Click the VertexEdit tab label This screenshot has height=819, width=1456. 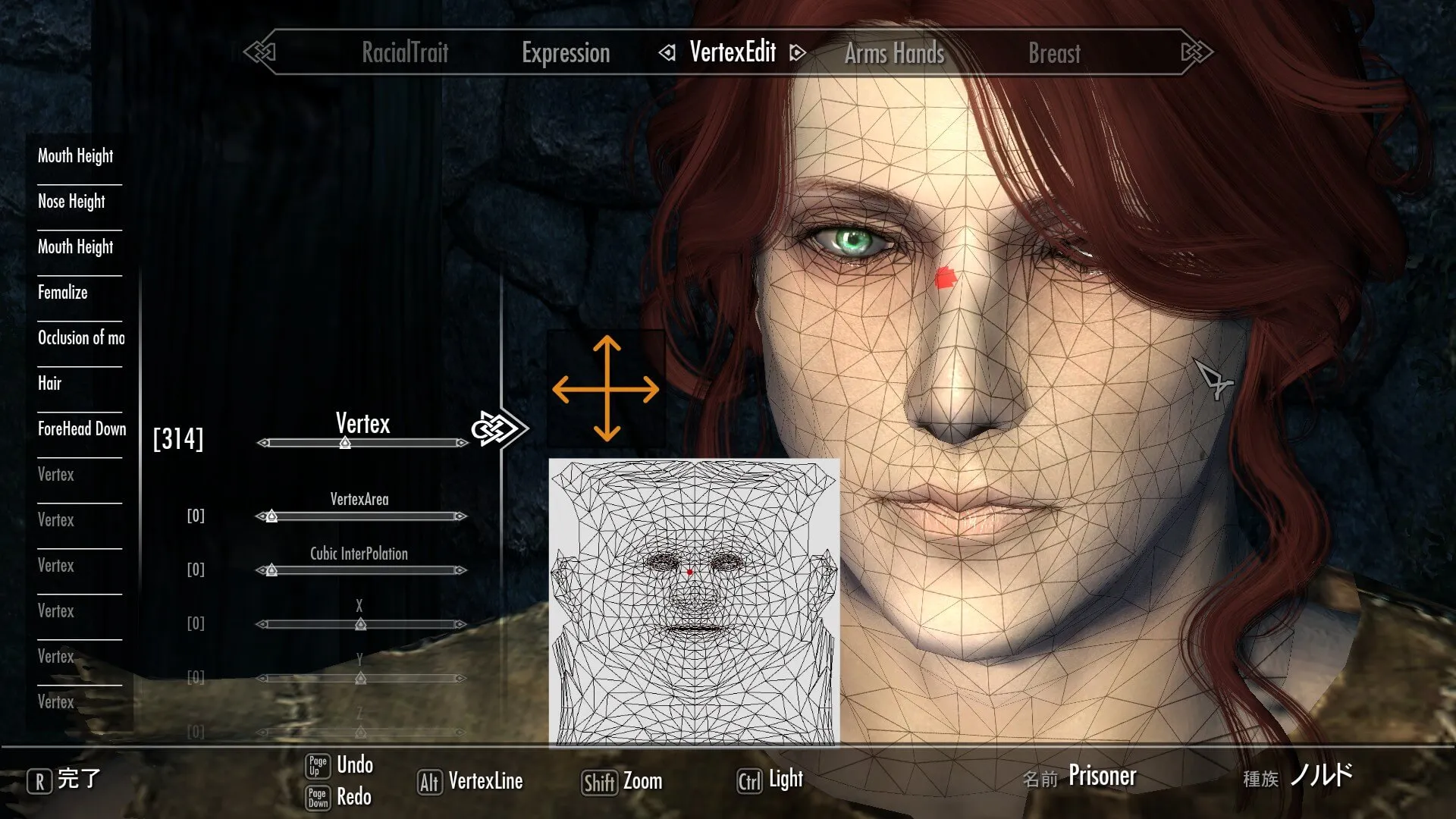pos(733,52)
